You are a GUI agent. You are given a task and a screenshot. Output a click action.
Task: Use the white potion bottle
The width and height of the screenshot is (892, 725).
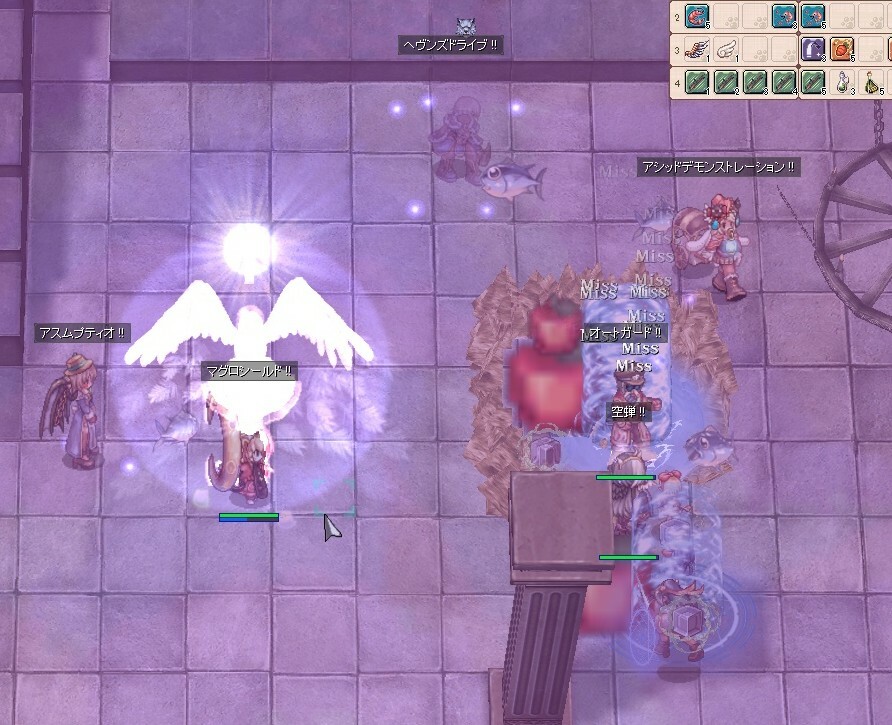click(842, 83)
